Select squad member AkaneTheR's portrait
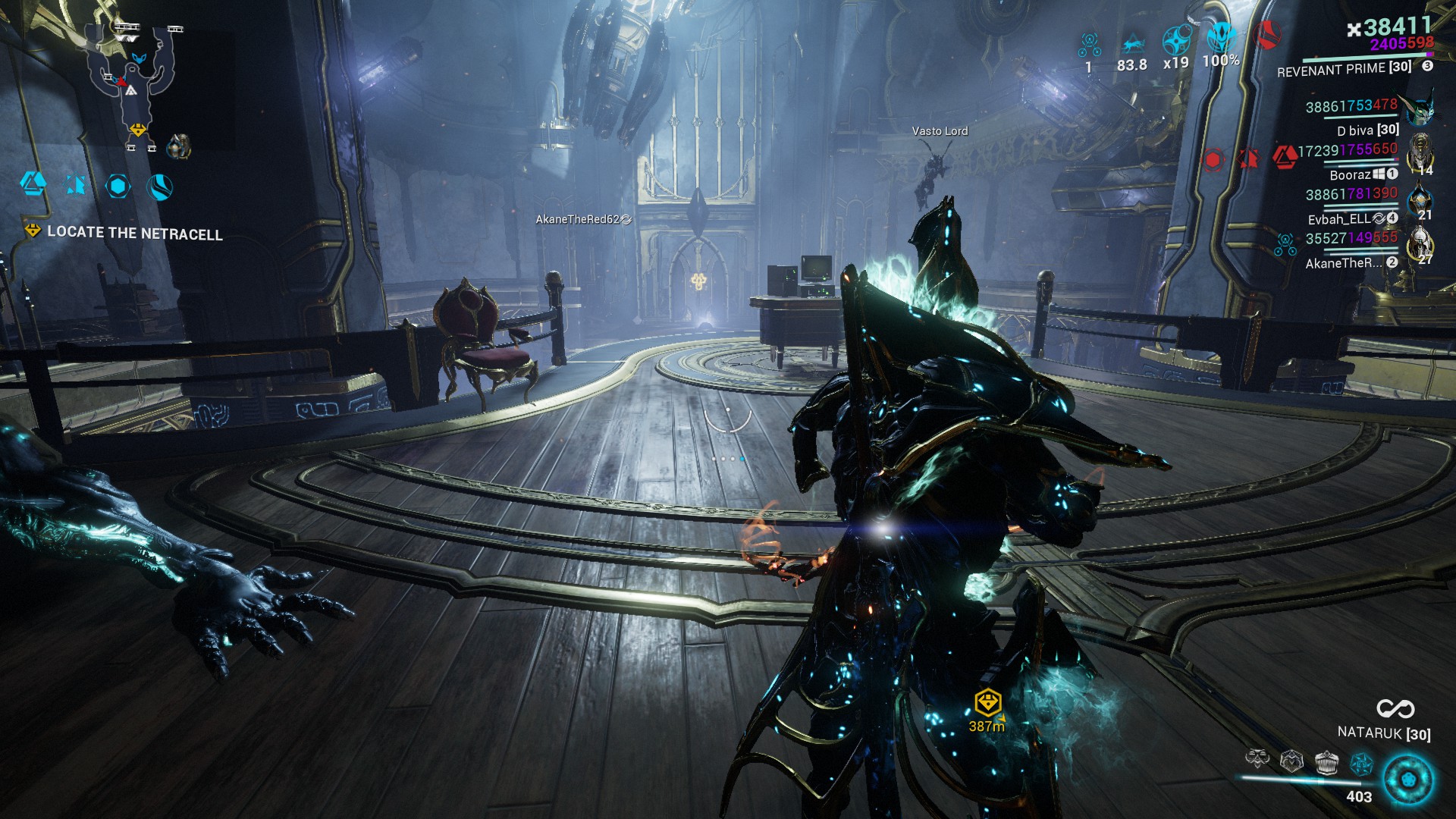Image resolution: width=1456 pixels, height=819 pixels. (x=1420, y=244)
